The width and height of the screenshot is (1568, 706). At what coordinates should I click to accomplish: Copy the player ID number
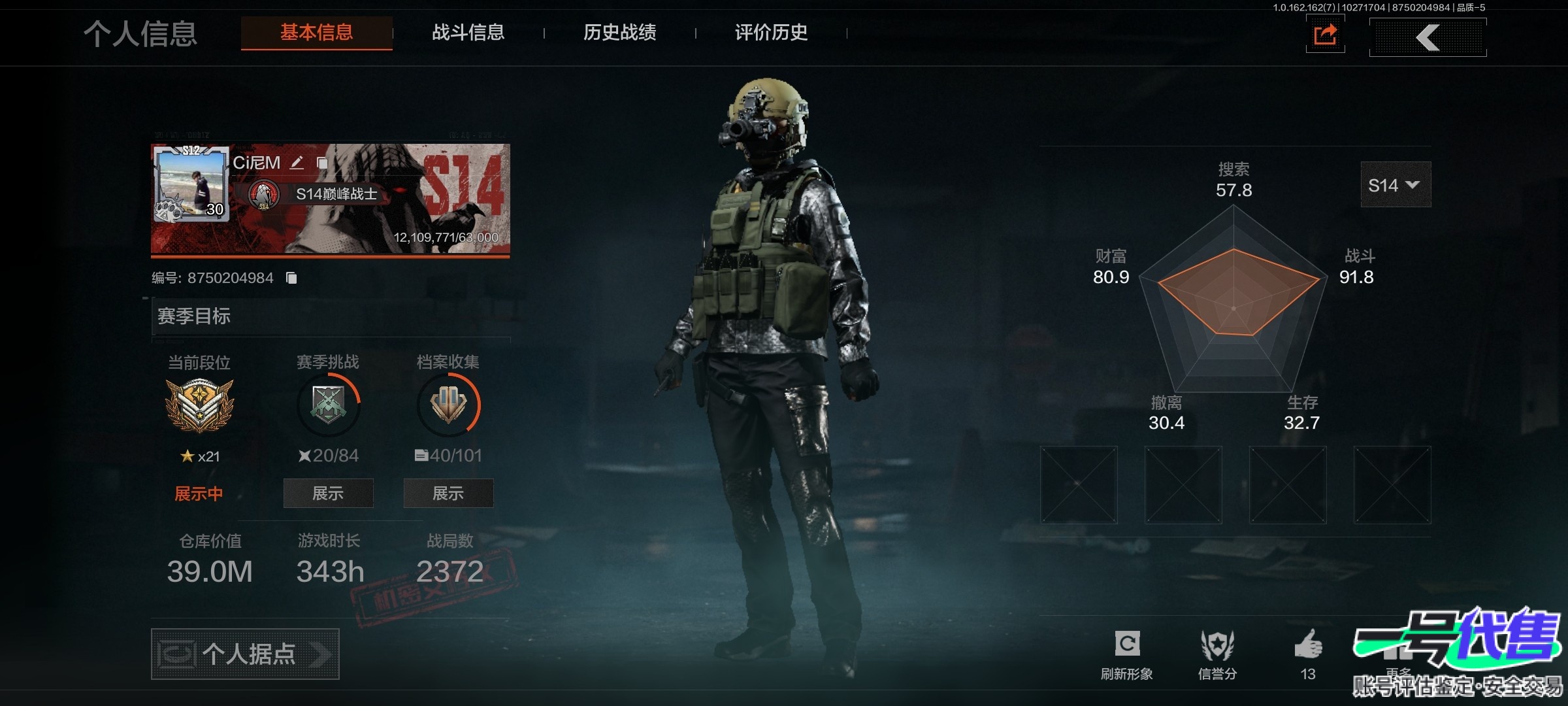coord(291,278)
